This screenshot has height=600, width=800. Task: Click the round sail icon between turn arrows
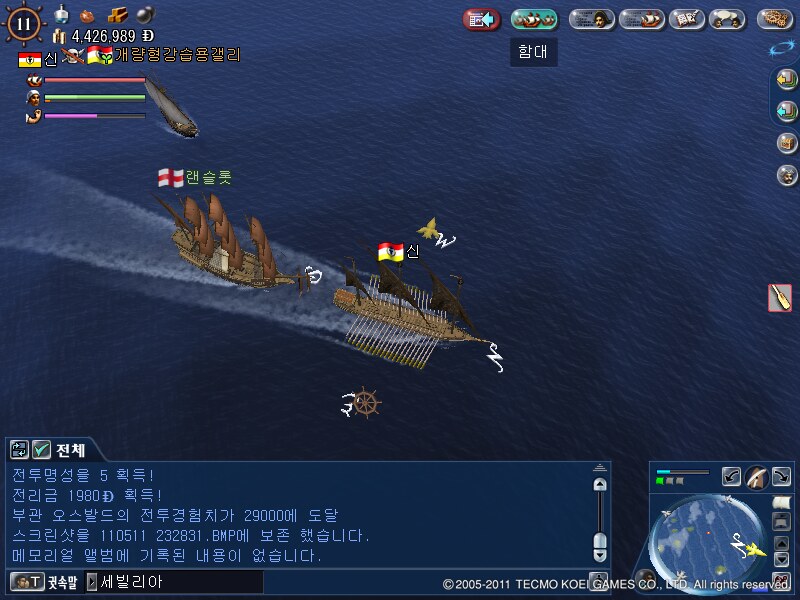click(x=756, y=479)
